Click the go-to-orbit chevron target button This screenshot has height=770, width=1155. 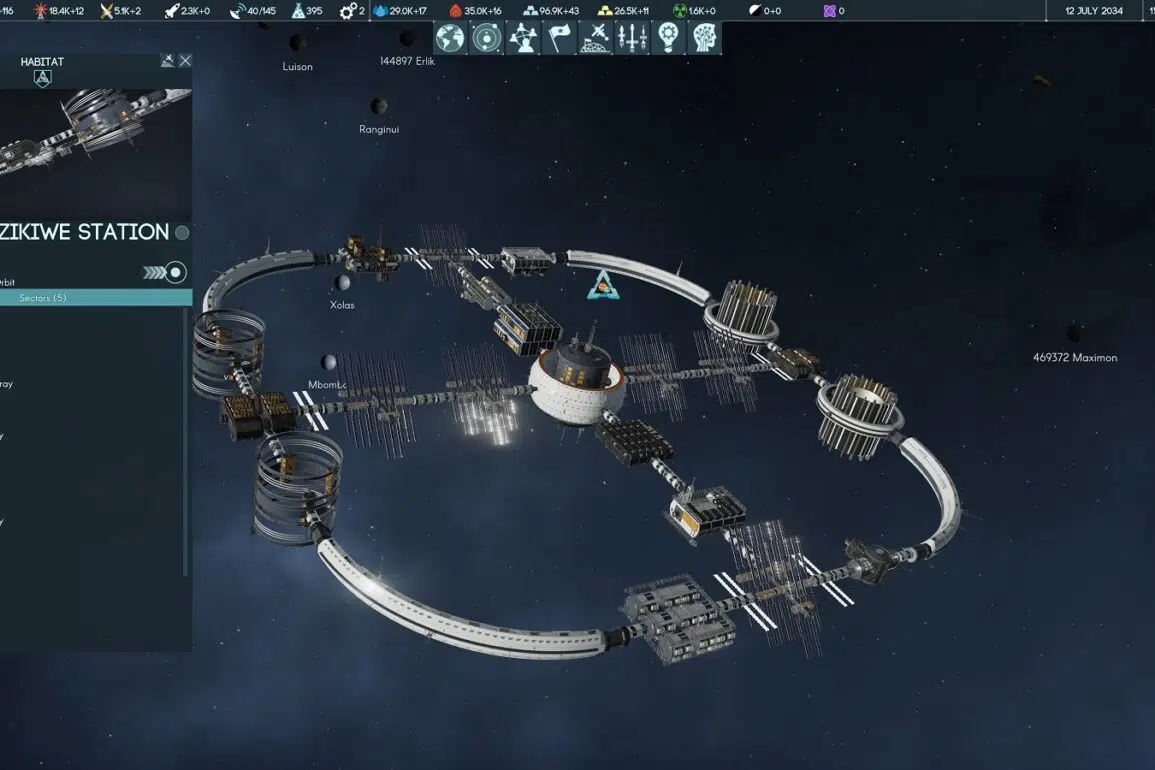pos(165,272)
